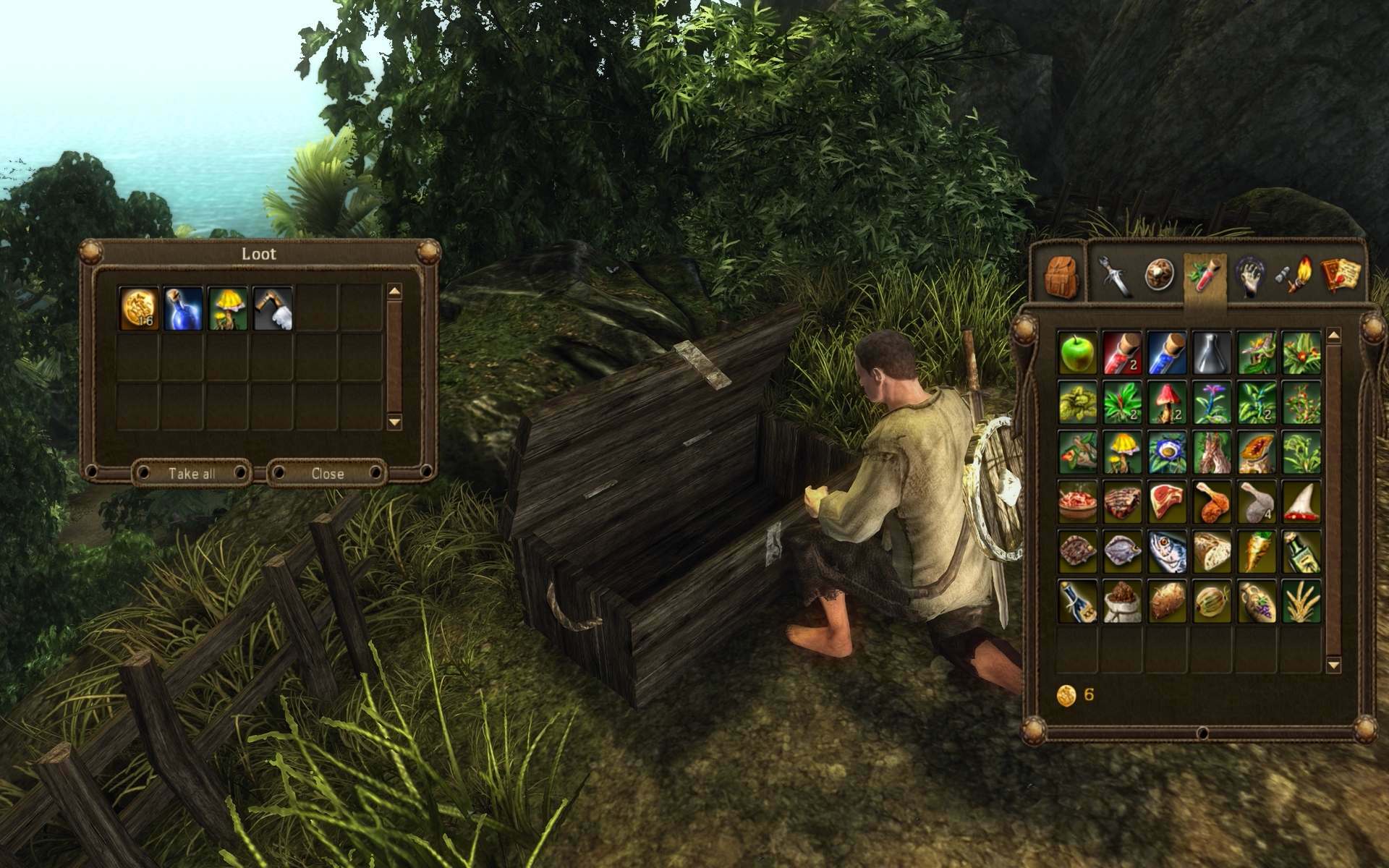Select the red healing potion stack
The height and width of the screenshot is (868, 1389).
(1122, 353)
